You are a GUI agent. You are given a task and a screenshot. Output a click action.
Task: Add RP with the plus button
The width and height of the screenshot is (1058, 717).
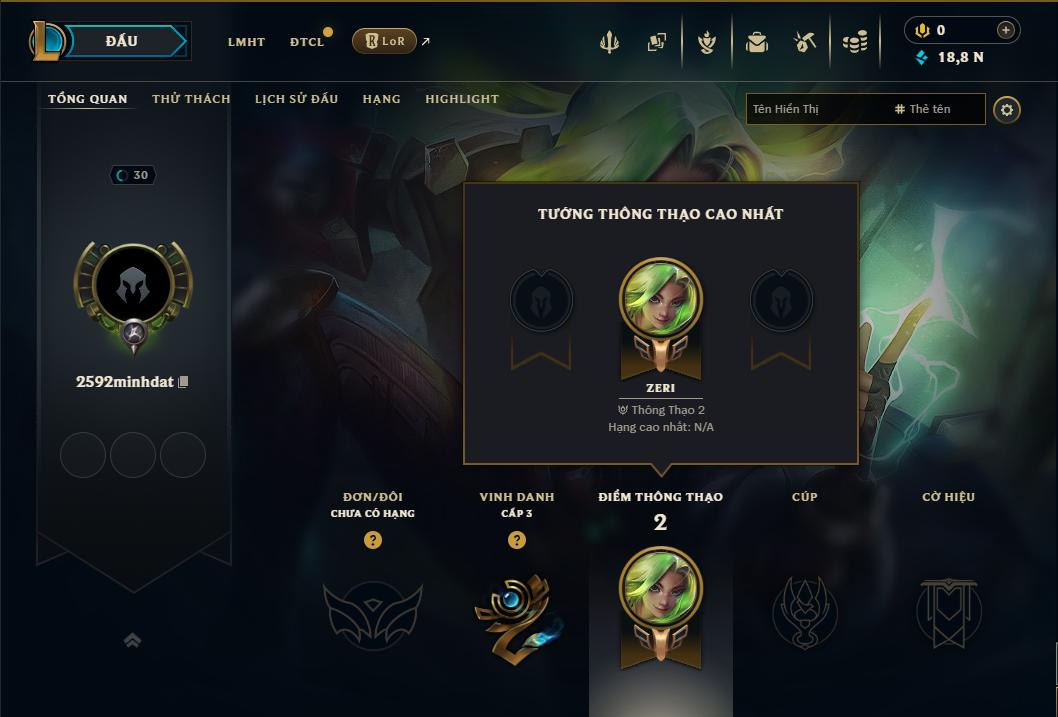[1006, 30]
